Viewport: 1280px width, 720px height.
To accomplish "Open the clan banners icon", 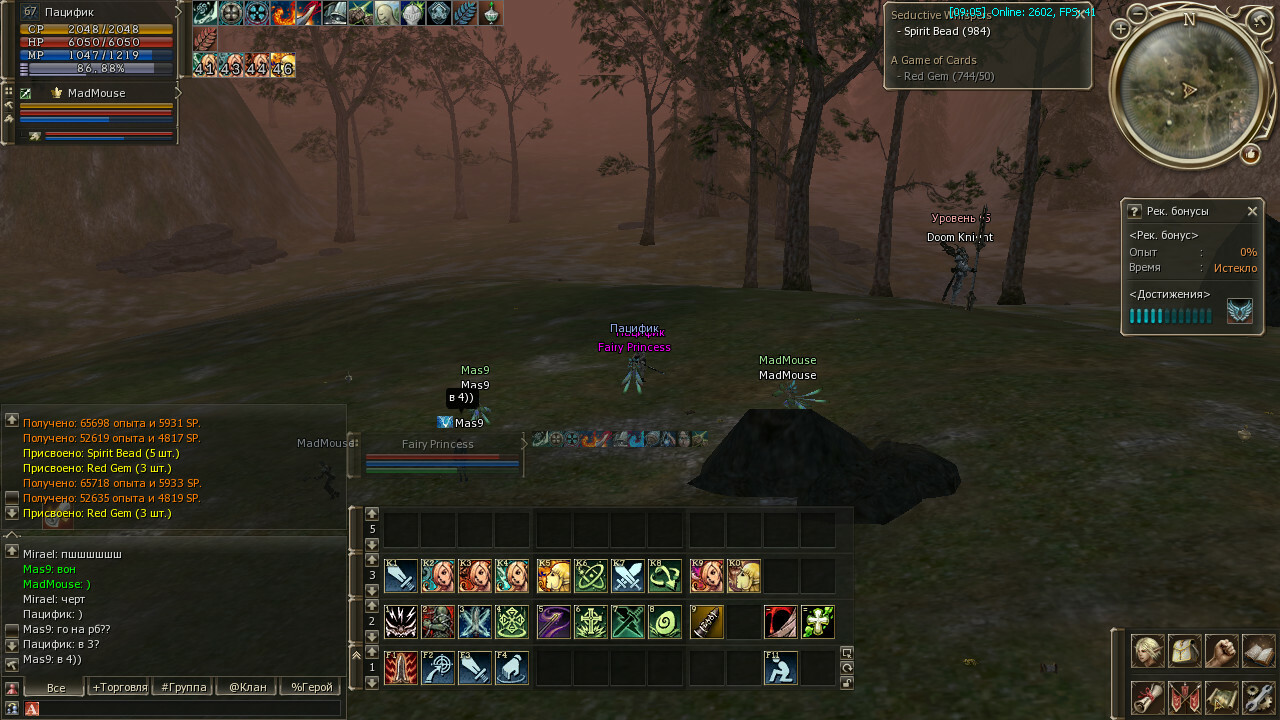I will (x=1184, y=697).
